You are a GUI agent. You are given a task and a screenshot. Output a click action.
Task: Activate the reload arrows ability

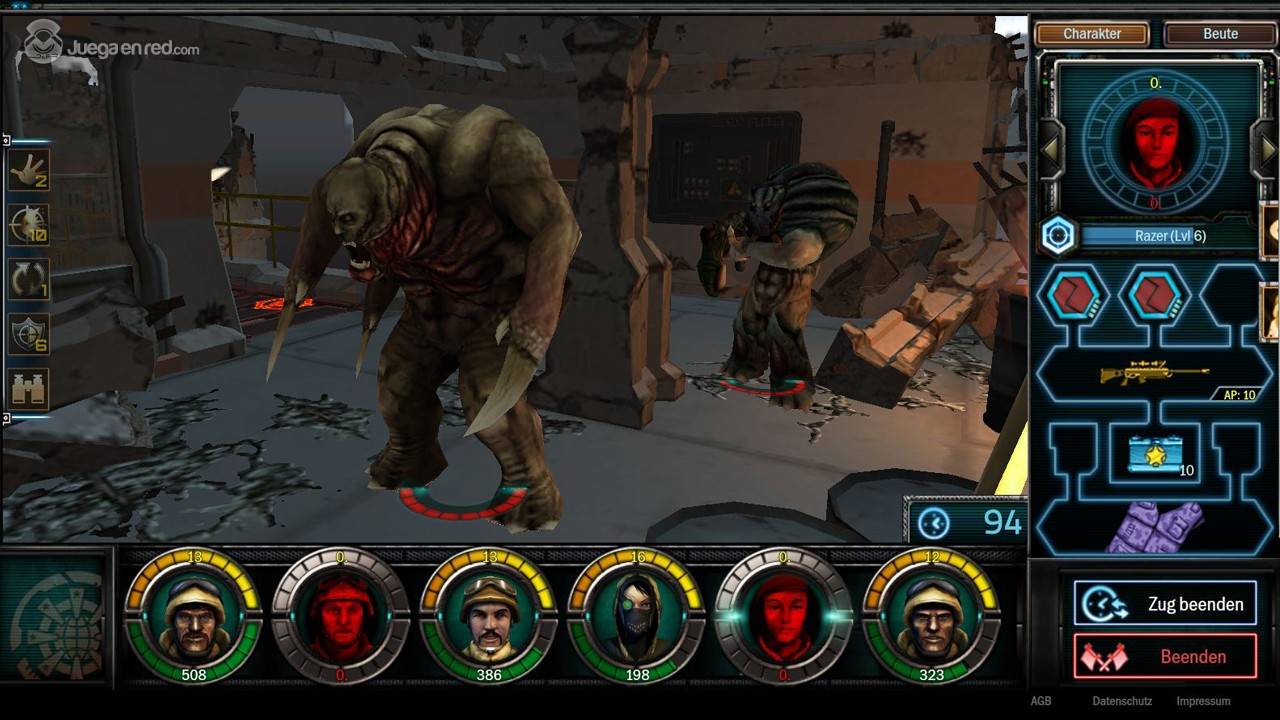[28, 279]
